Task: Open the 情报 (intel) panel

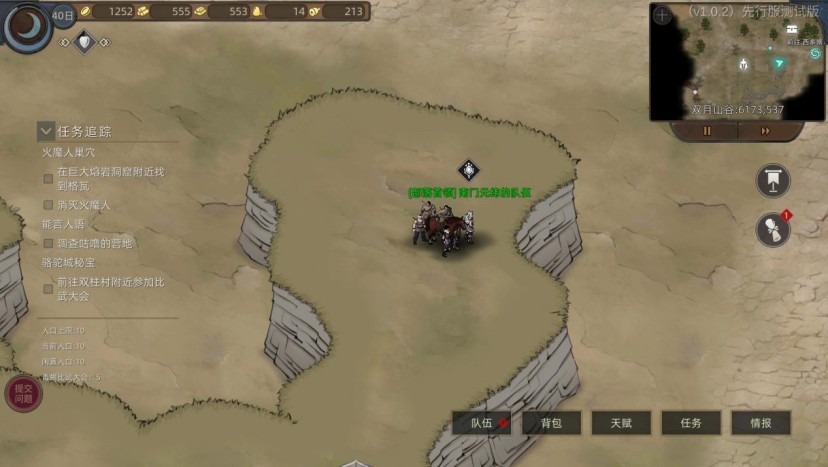Action: [x=761, y=423]
